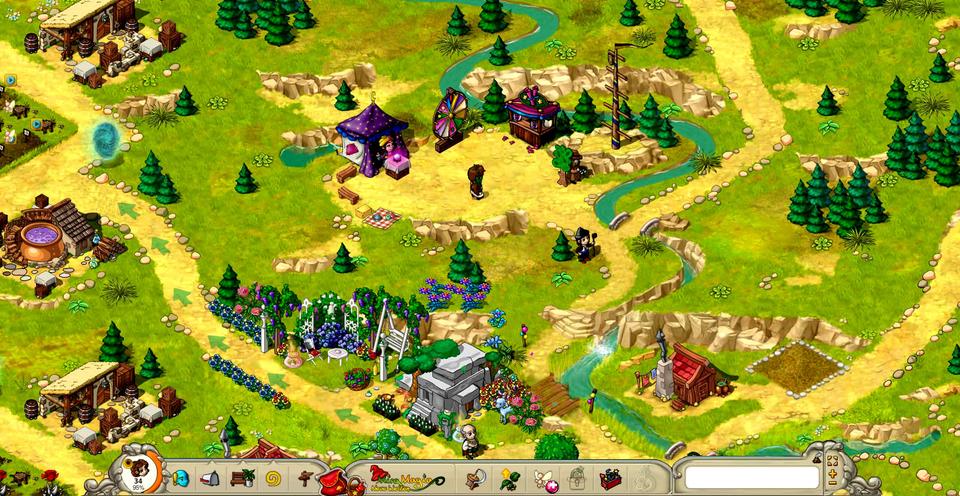Select the boot and sickle tool icon

(474, 478)
